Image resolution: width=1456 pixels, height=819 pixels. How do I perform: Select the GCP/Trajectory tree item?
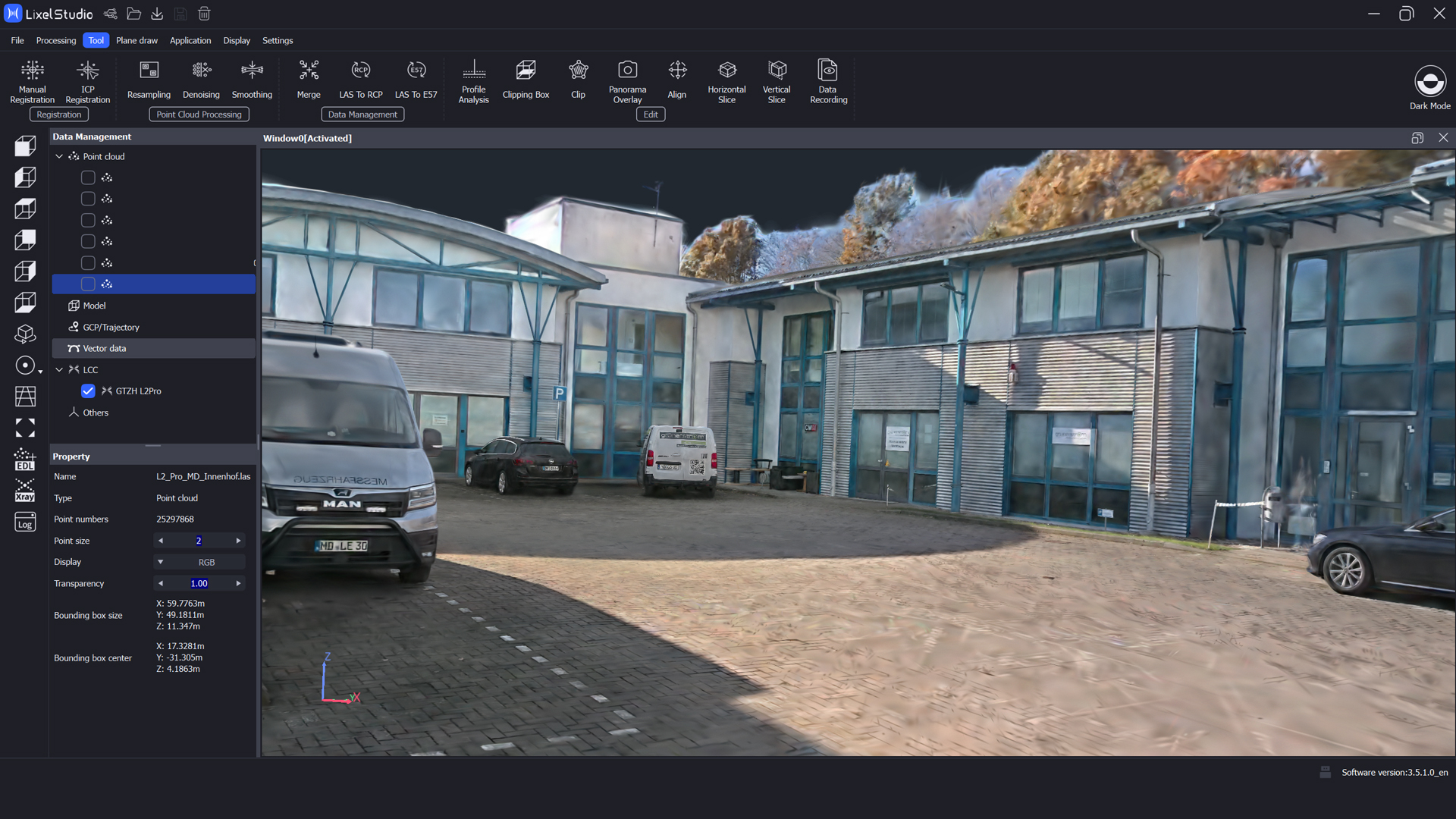point(111,327)
